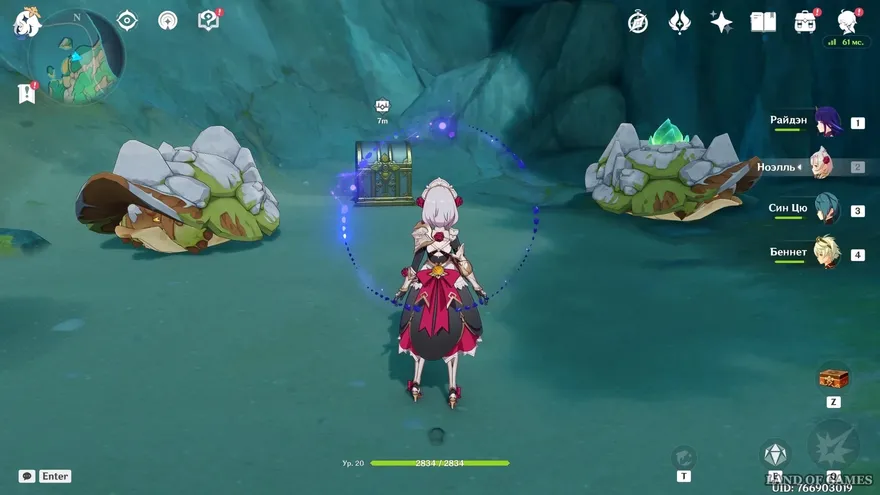880x495 pixels.
Task: Open the map speech-bubble icon with red alert
Action: (208, 20)
